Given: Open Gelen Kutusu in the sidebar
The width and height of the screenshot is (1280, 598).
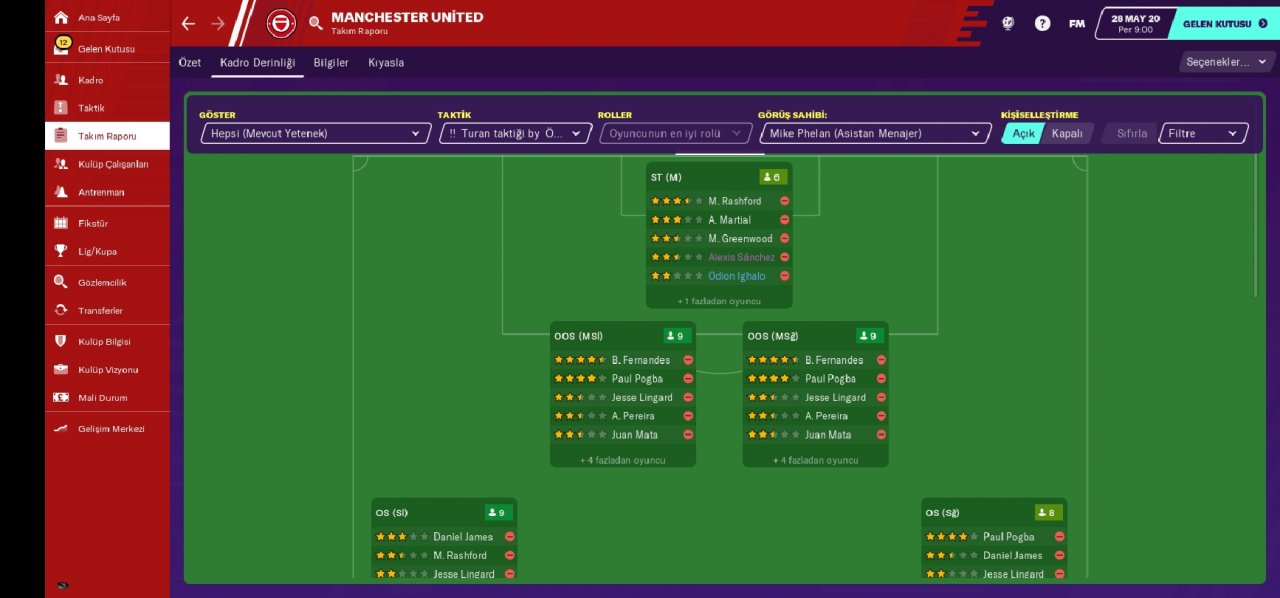Looking at the screenshot, I should (x=106, y=49).
